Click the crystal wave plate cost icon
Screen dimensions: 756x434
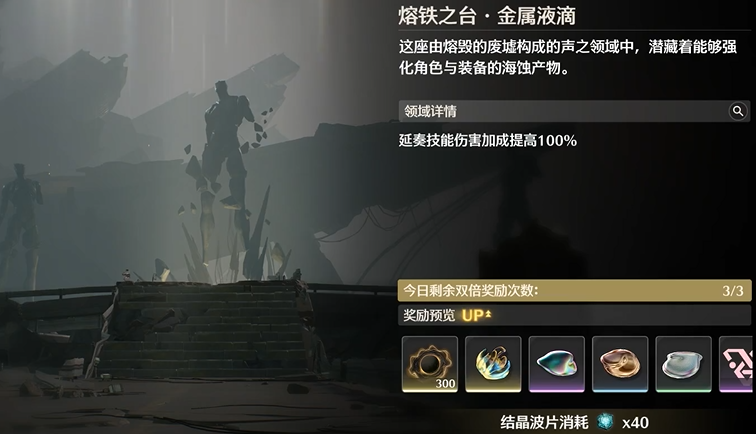pos(605,422)
